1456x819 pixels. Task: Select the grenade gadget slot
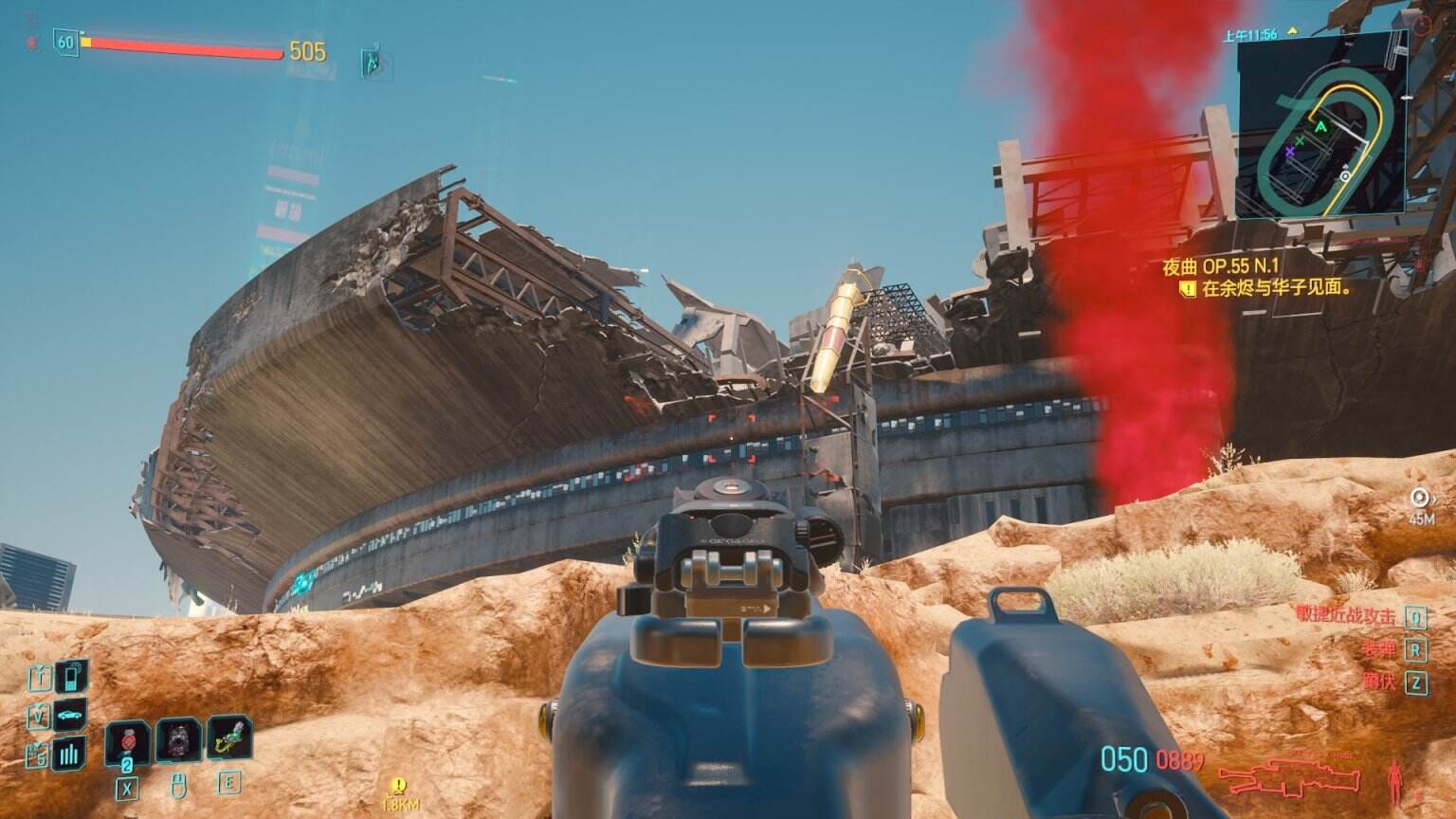click(x=178, y=740)
